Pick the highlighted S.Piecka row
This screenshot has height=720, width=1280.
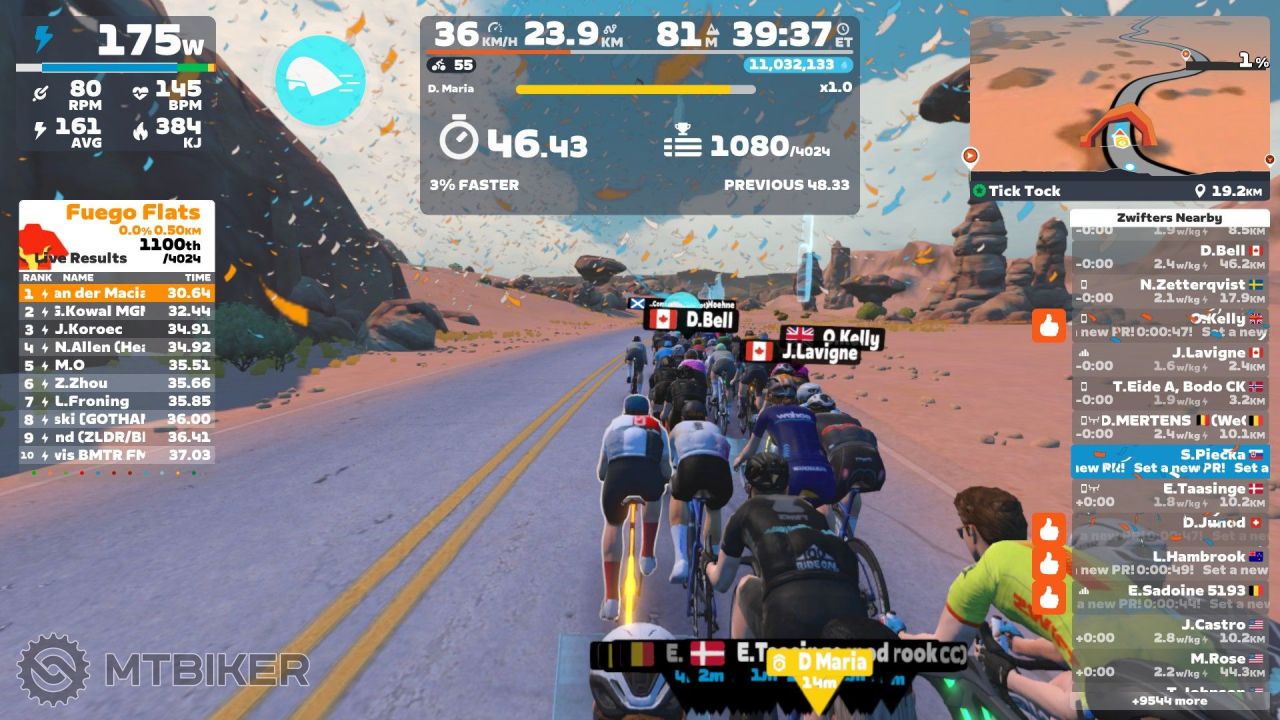pos(1170,461)
